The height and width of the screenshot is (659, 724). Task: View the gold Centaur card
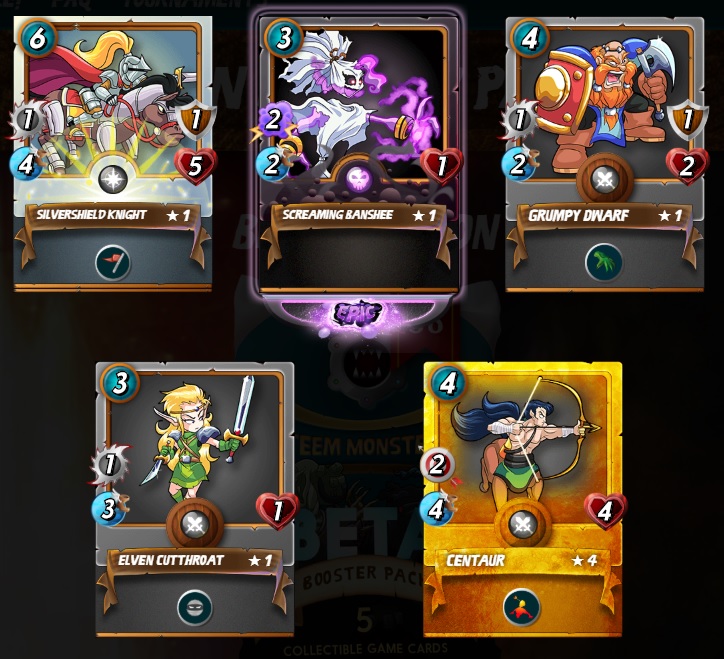(522, 495)
